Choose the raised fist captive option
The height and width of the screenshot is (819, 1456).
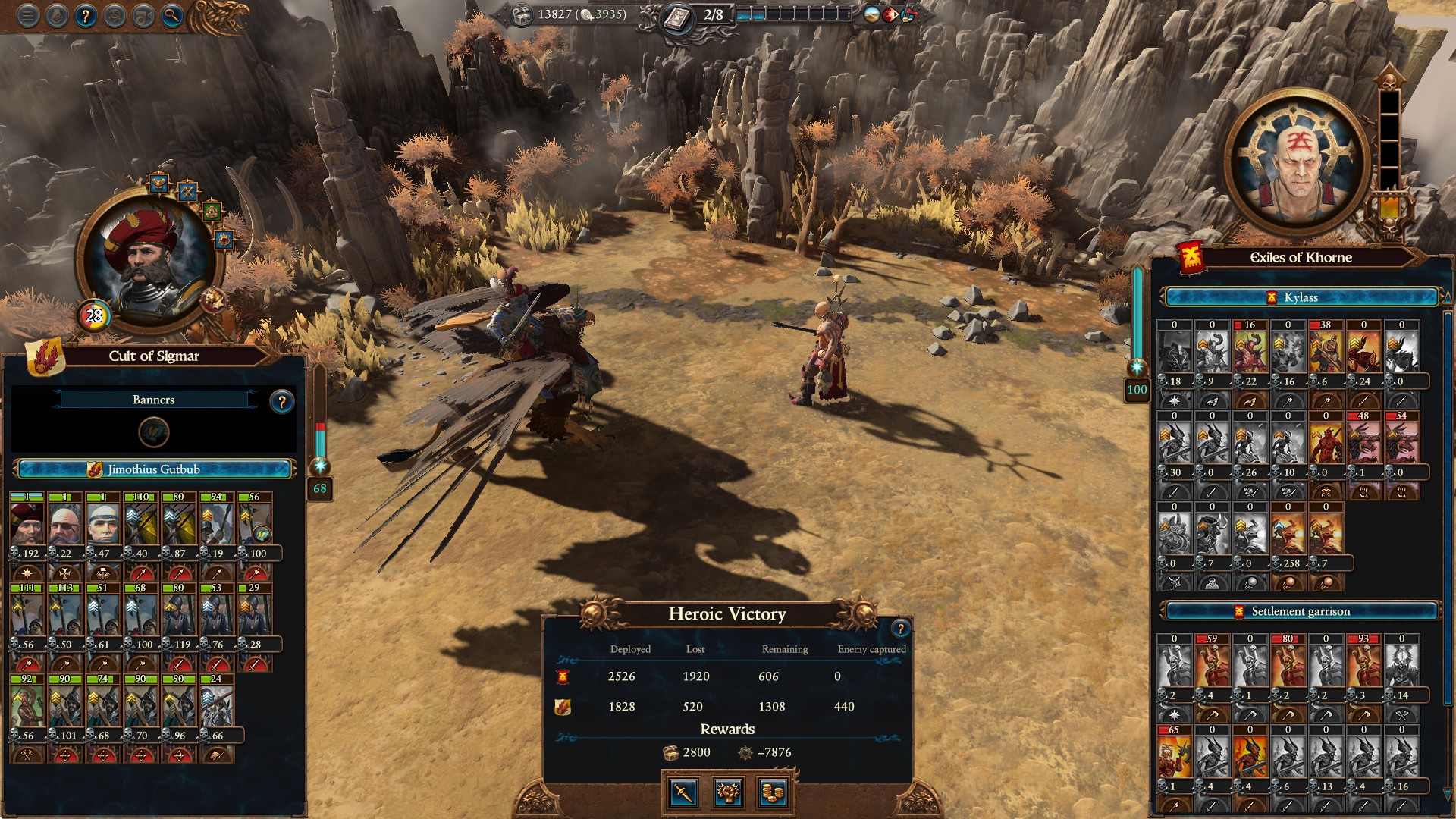[x=728, y=792]
